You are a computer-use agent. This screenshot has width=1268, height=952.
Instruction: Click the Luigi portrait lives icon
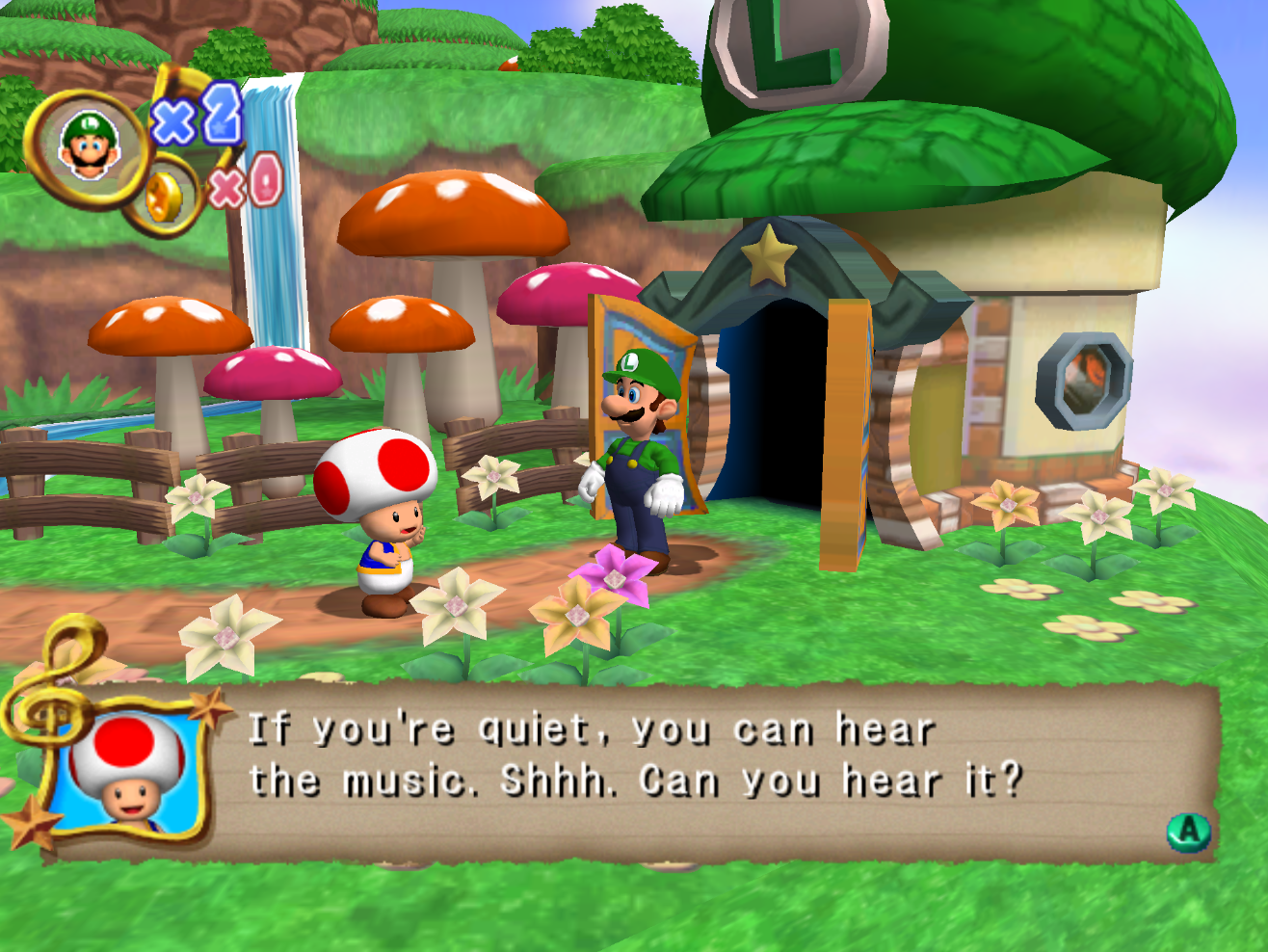tap(89, 146)
